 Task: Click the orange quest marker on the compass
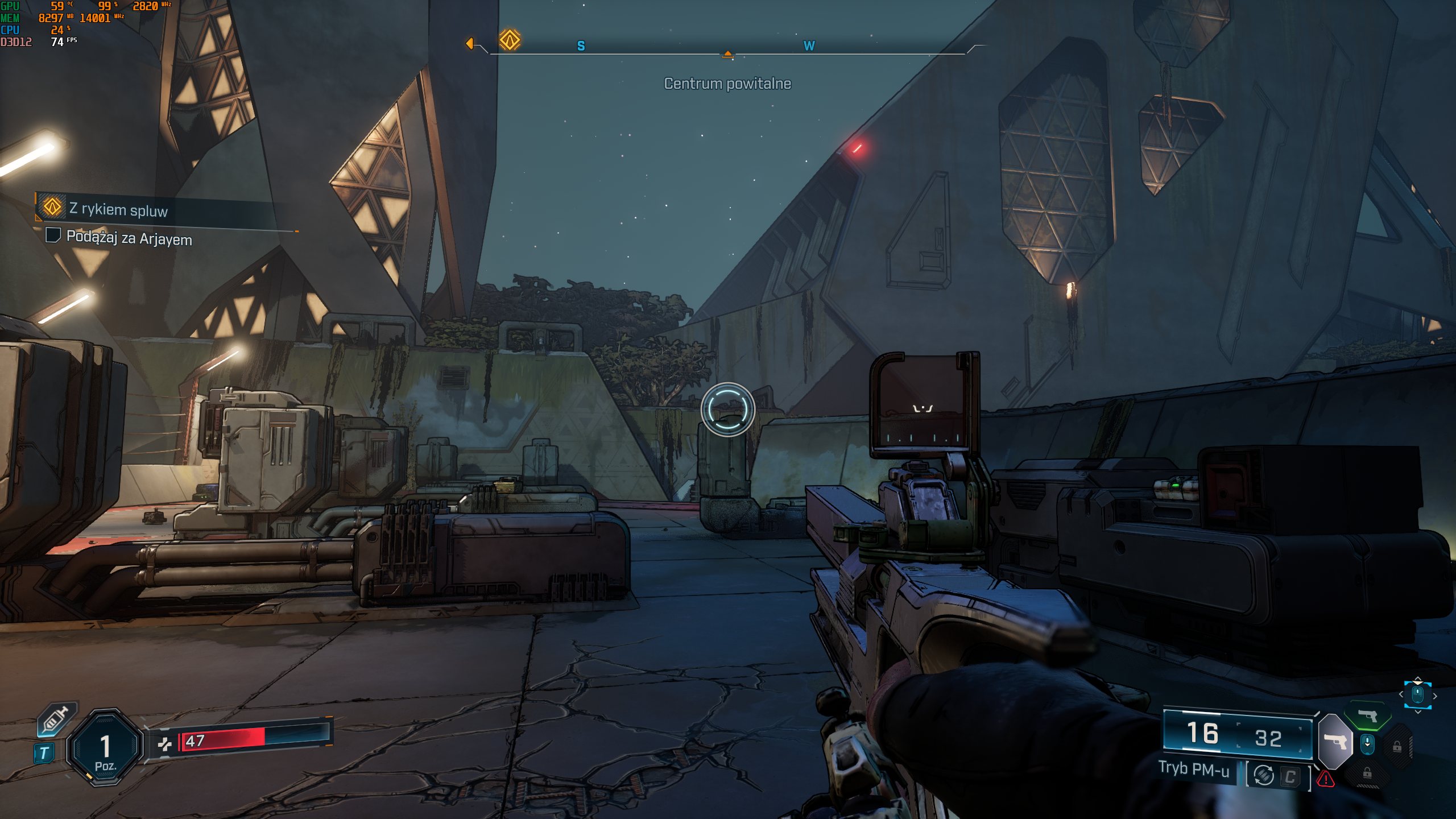coord(510,40)
